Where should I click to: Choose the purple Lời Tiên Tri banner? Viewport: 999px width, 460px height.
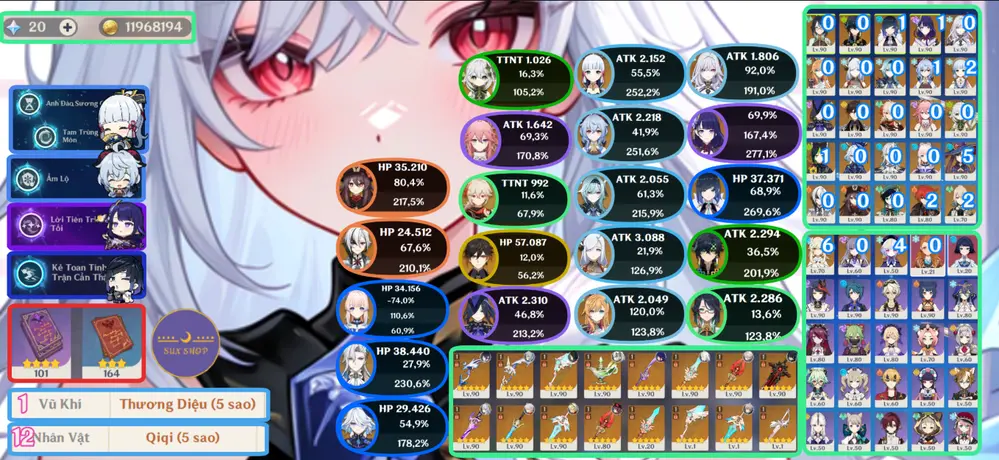(x=77, y=225)
